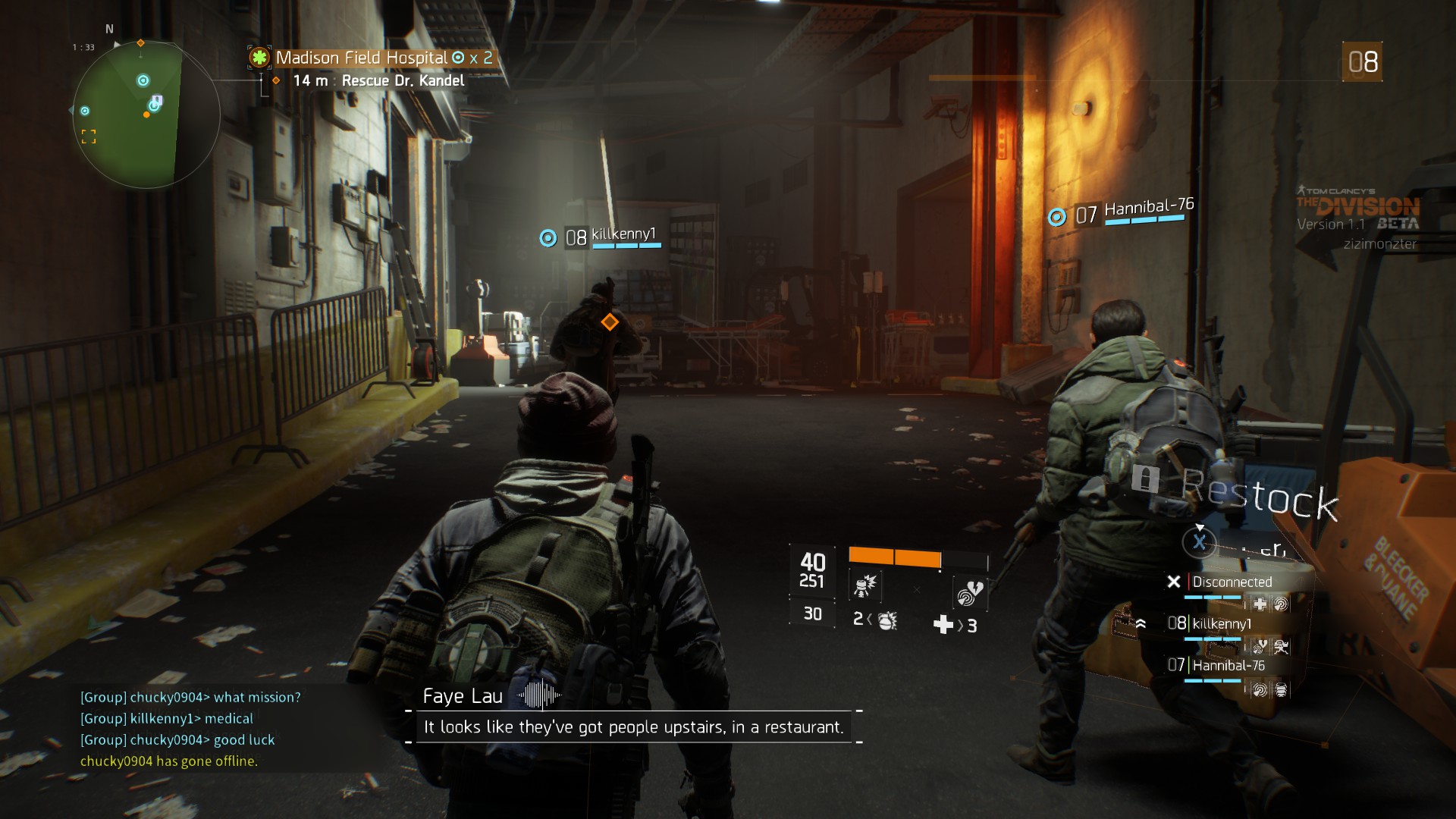Open the group chat log

190,729
